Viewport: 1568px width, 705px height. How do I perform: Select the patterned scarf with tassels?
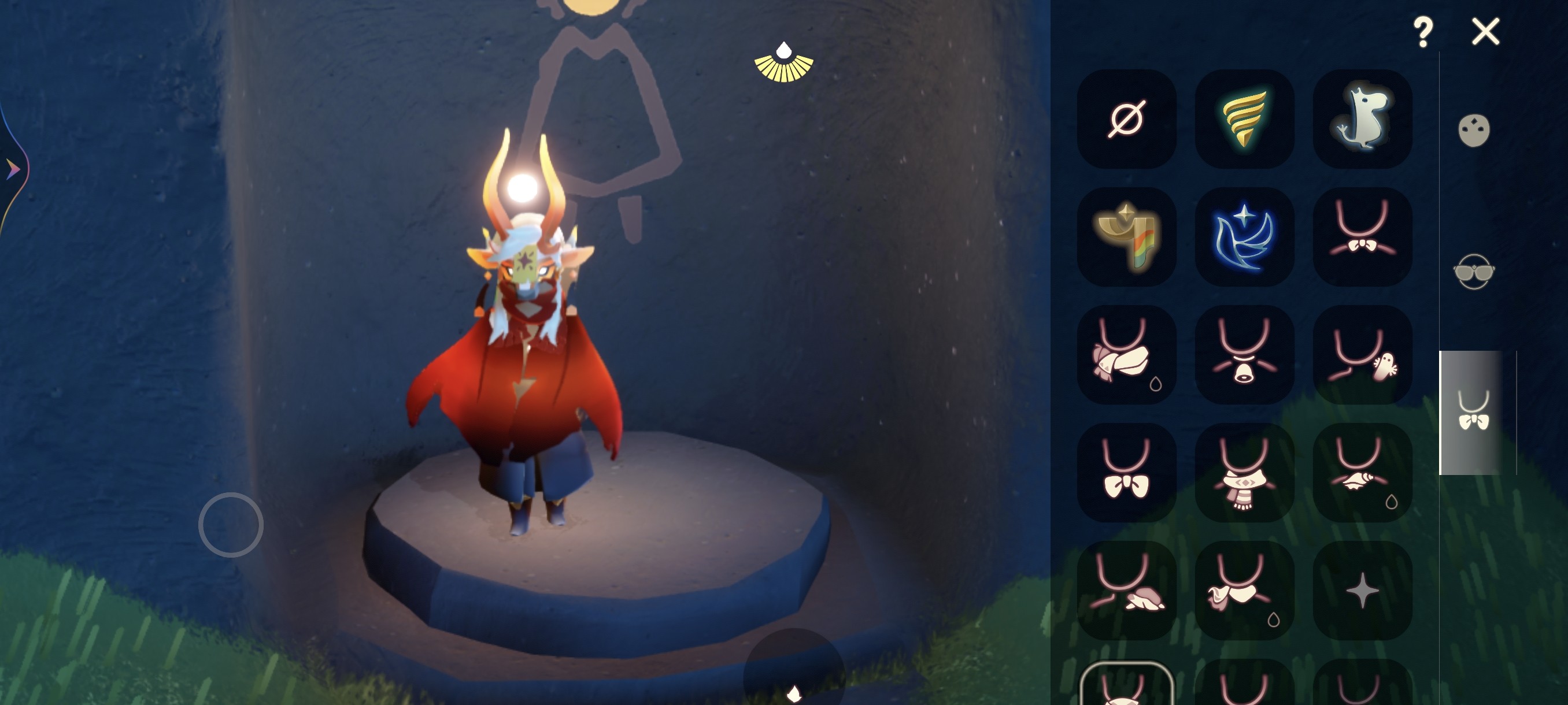tap(1244, 473)
